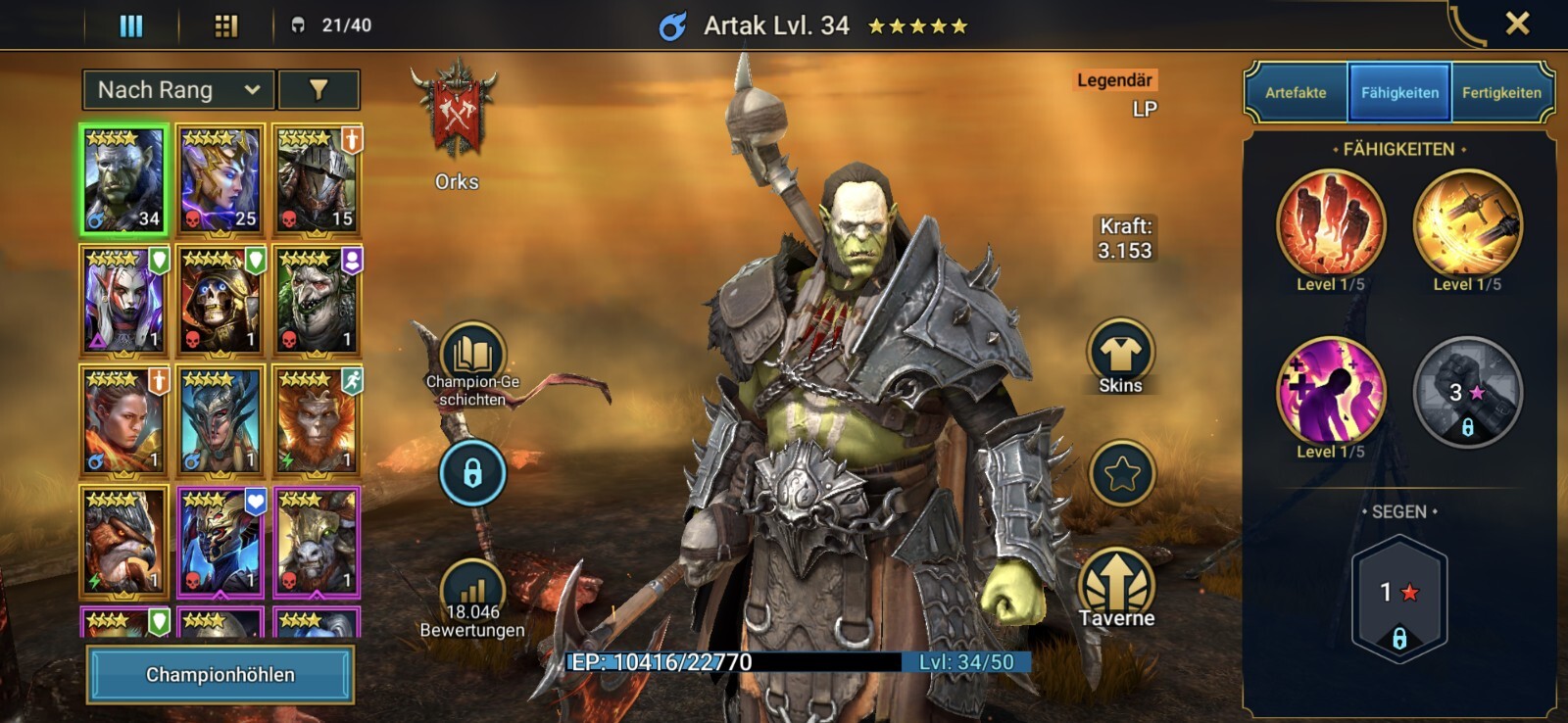Viewport: 1568px width, 723px height.
Task: Choose the level 25 champion portrait
Action: coord(220,180)
